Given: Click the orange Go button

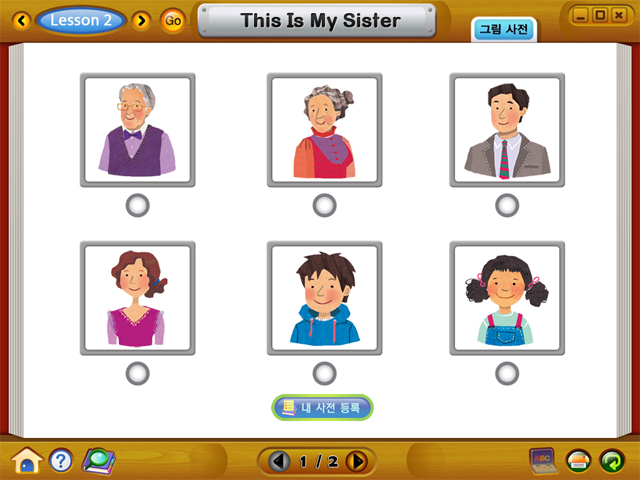Looking at the screenshot, I should pyautogui.click(x=173, y=20).
